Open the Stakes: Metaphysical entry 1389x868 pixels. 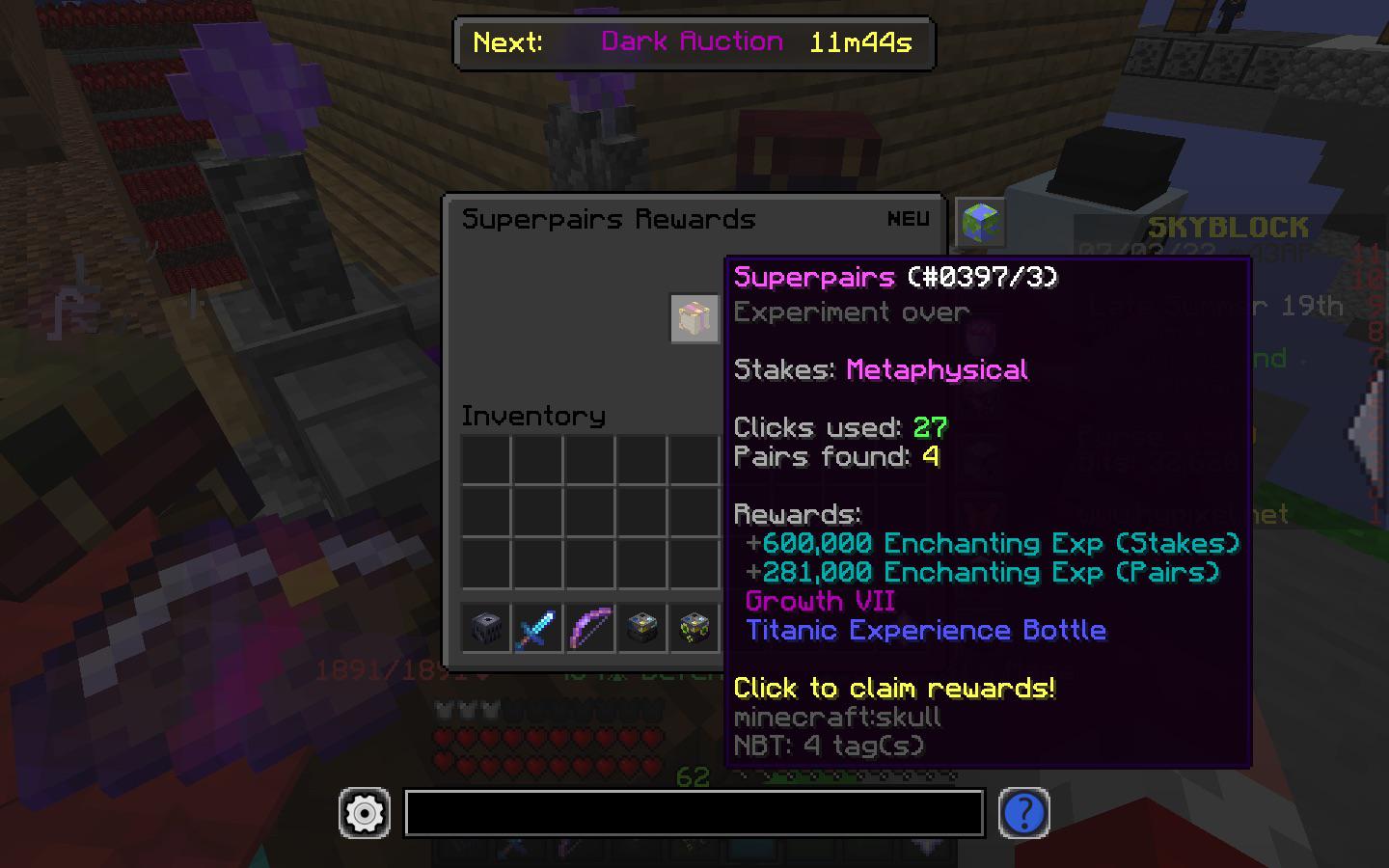tap(881, 369)
